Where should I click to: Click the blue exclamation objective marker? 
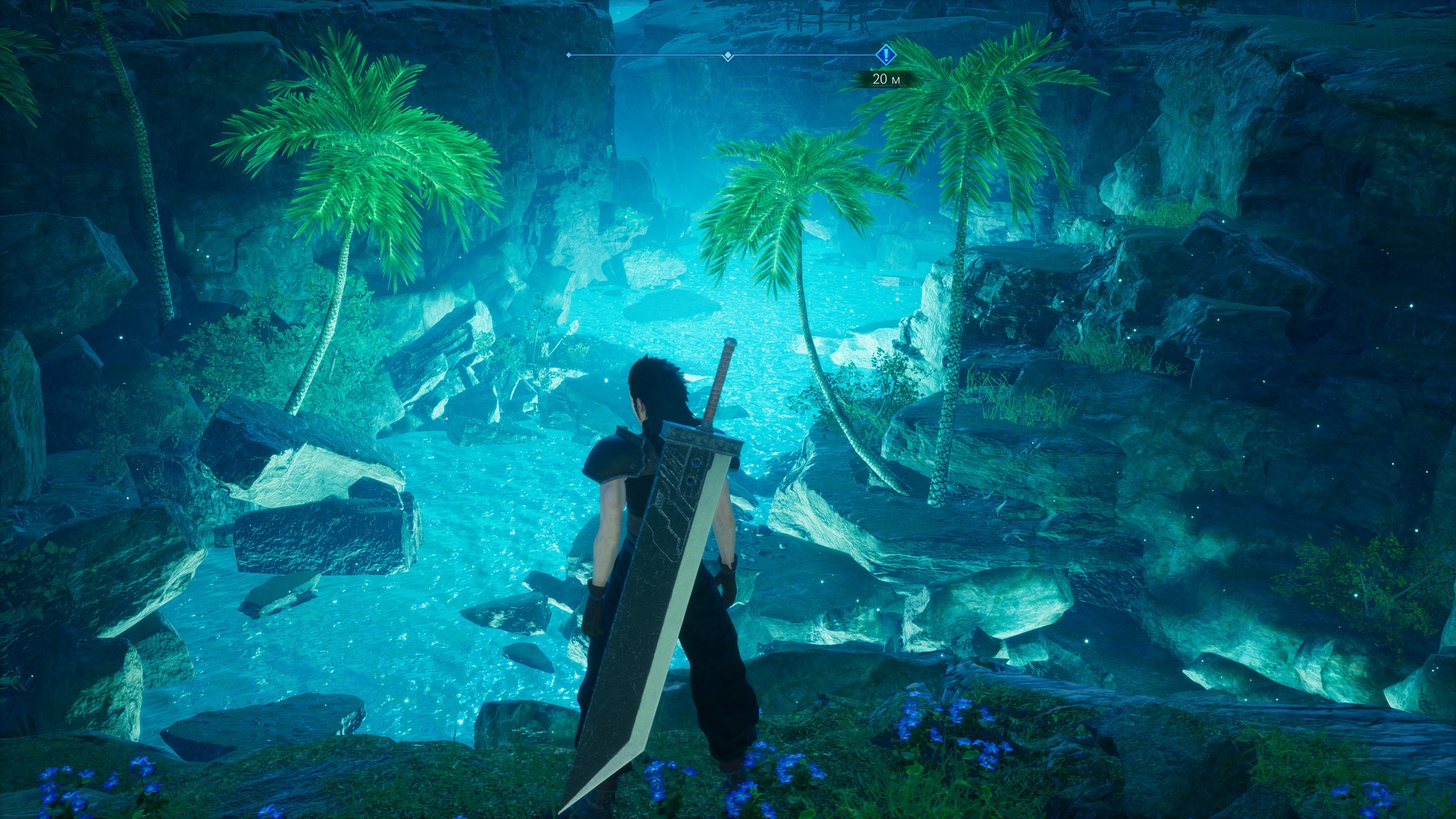point(885,55)
